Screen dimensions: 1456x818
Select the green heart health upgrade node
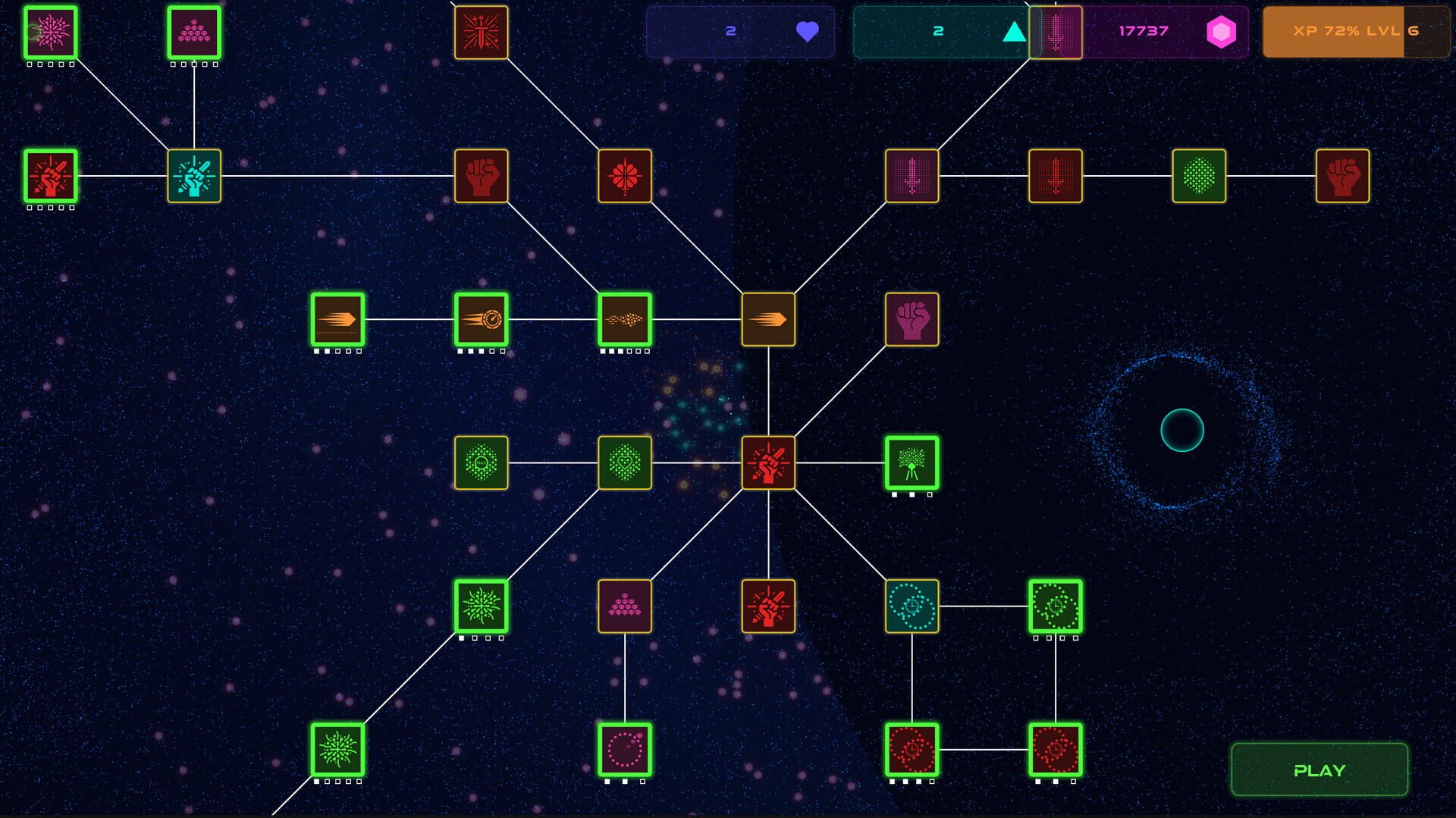tap(624, 463)
